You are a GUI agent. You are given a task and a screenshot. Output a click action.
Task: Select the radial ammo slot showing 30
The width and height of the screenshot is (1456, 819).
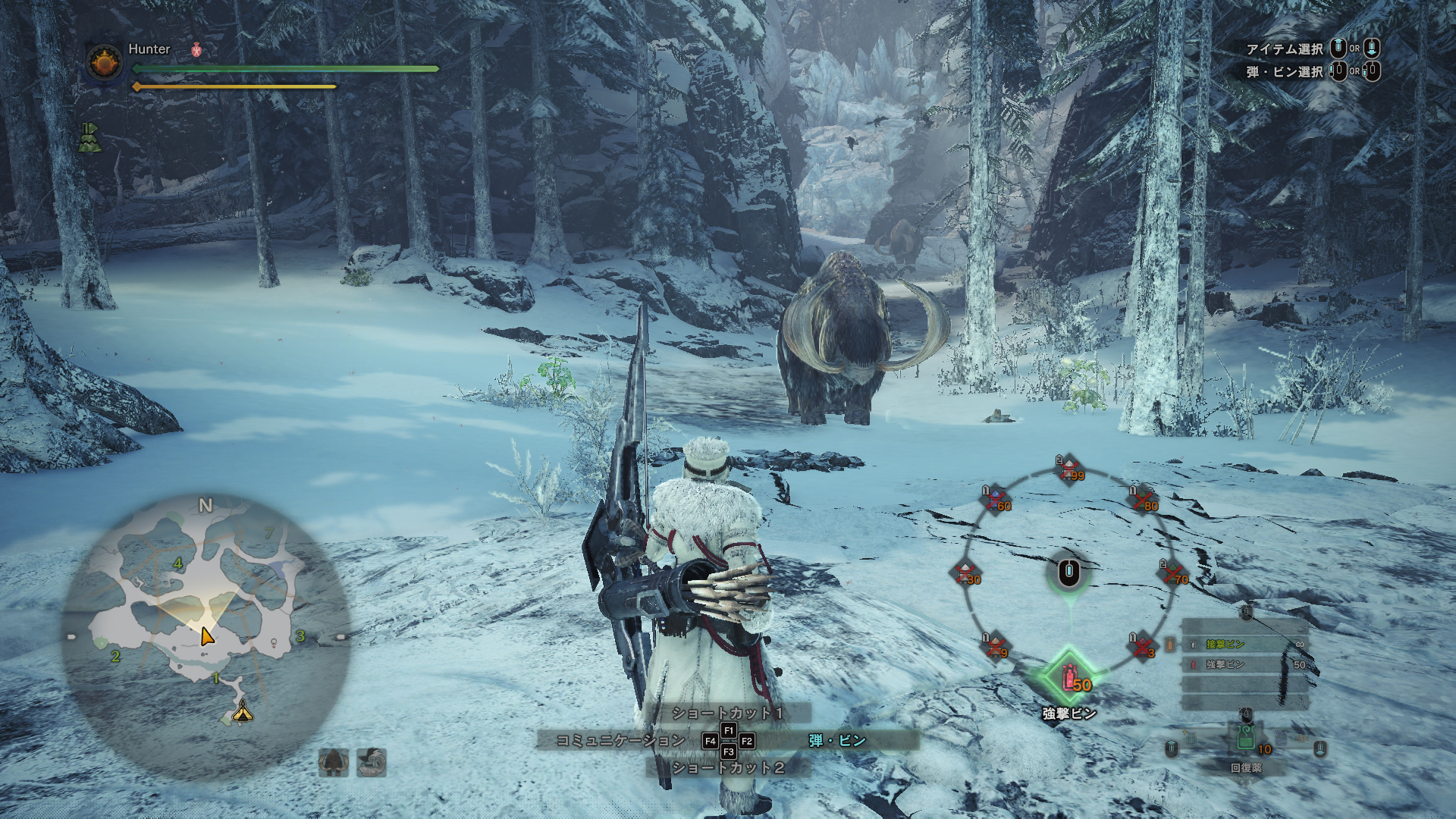point(965,574)
